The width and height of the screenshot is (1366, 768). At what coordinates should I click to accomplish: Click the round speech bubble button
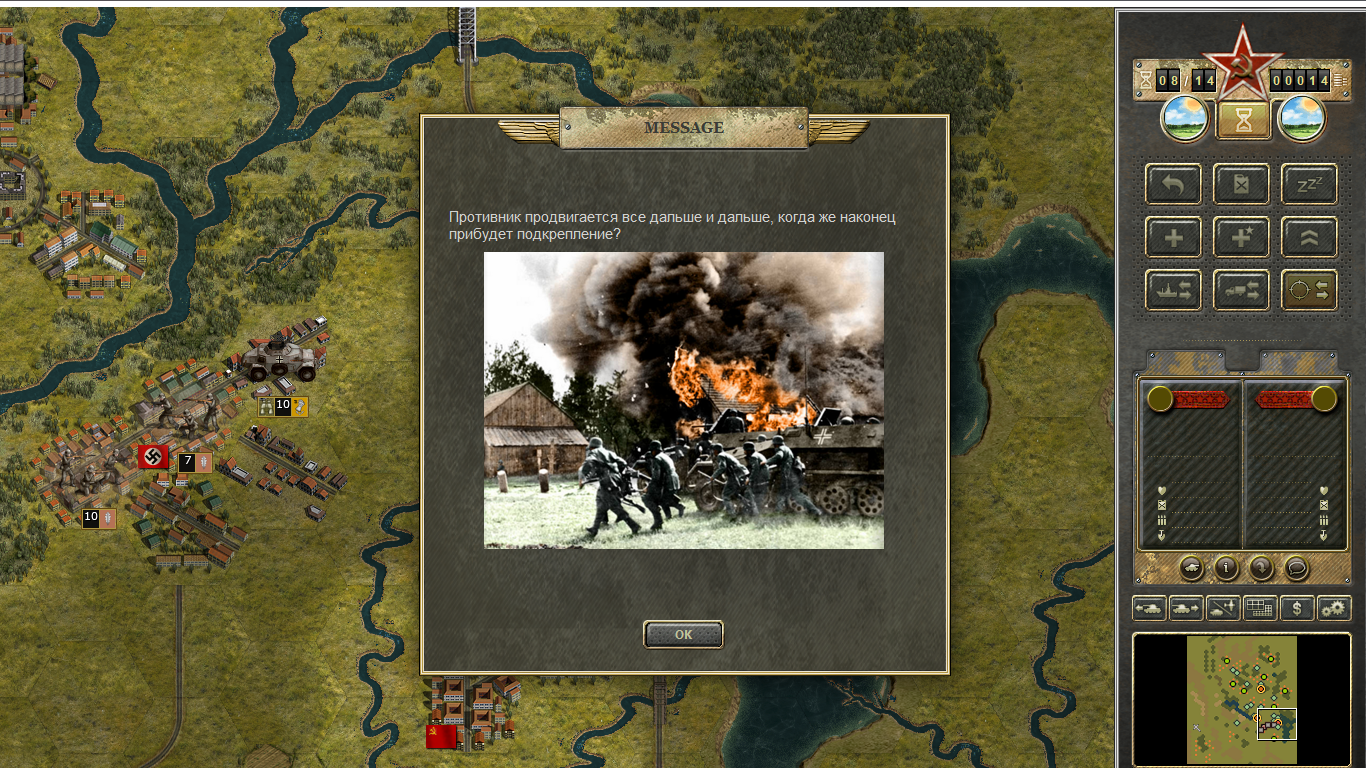pos(1296,568)
